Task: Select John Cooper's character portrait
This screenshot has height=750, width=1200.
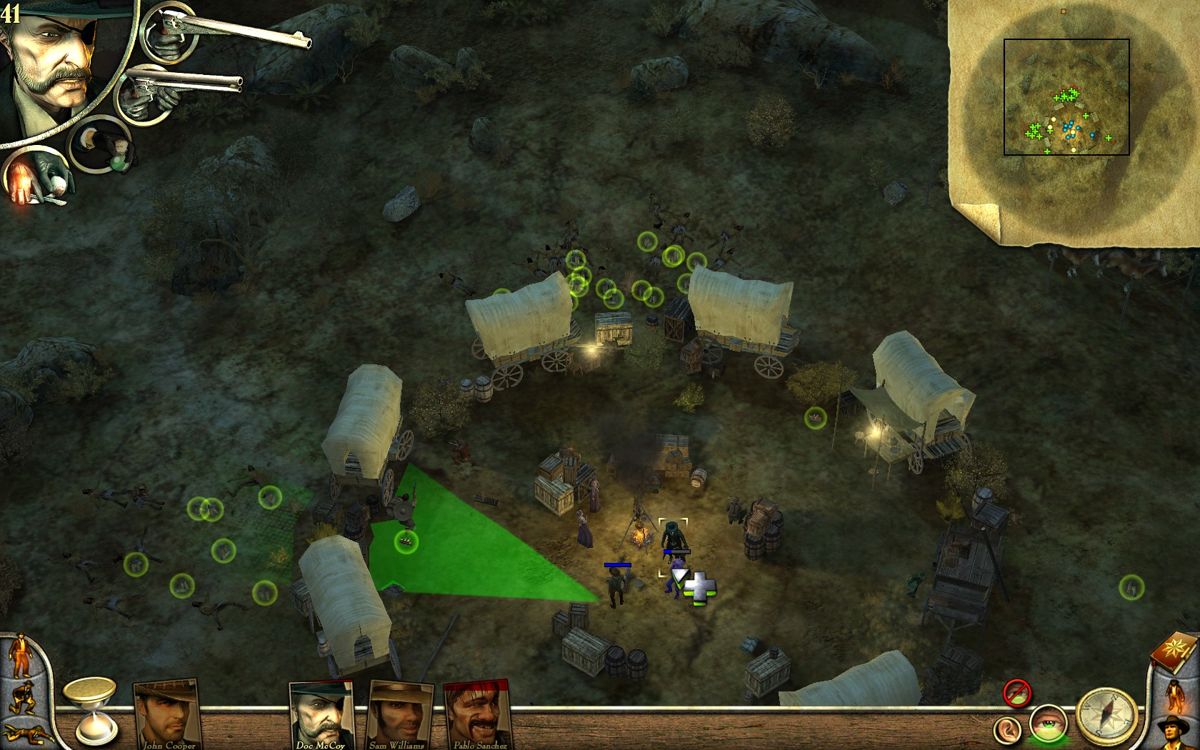Action: pyautogui.click(x=166, y=713)
